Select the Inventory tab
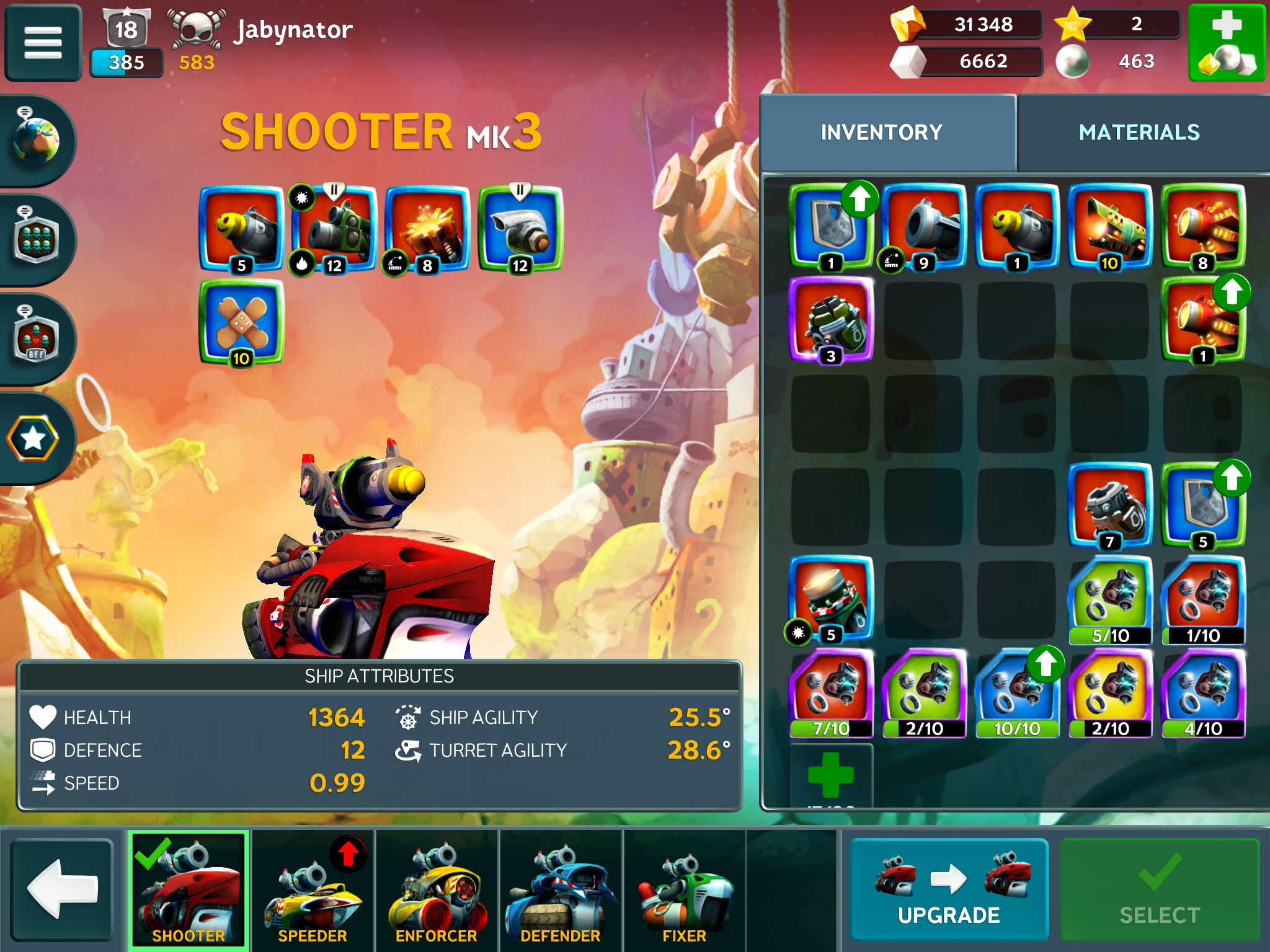1270x952 pixels. coord(881,133)
